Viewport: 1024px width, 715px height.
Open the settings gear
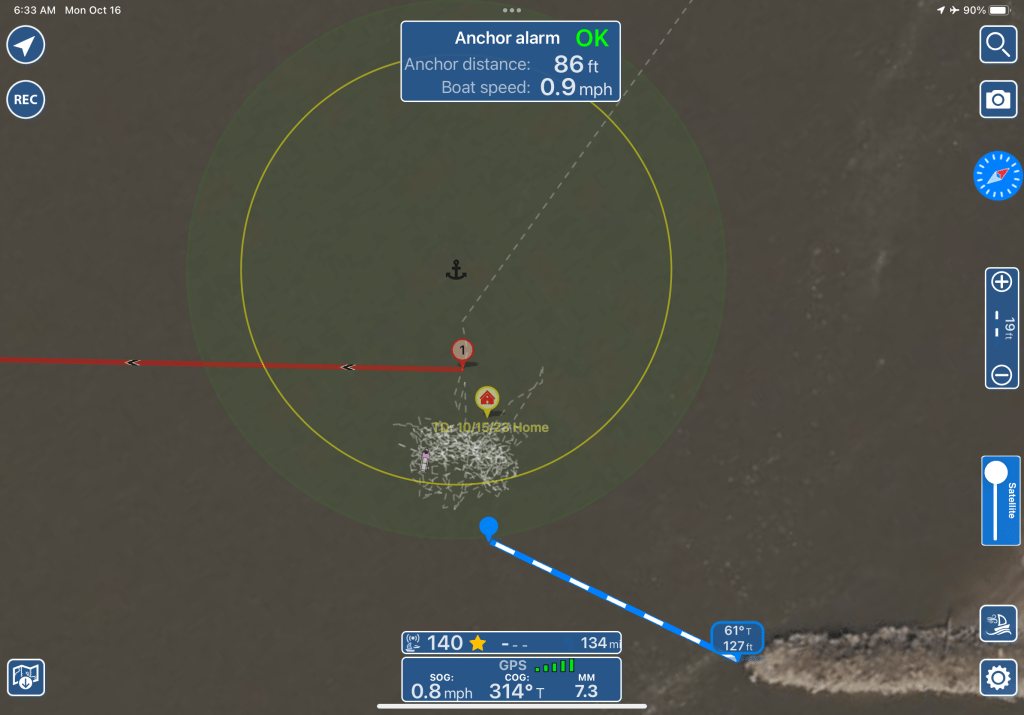coord(998,678)
